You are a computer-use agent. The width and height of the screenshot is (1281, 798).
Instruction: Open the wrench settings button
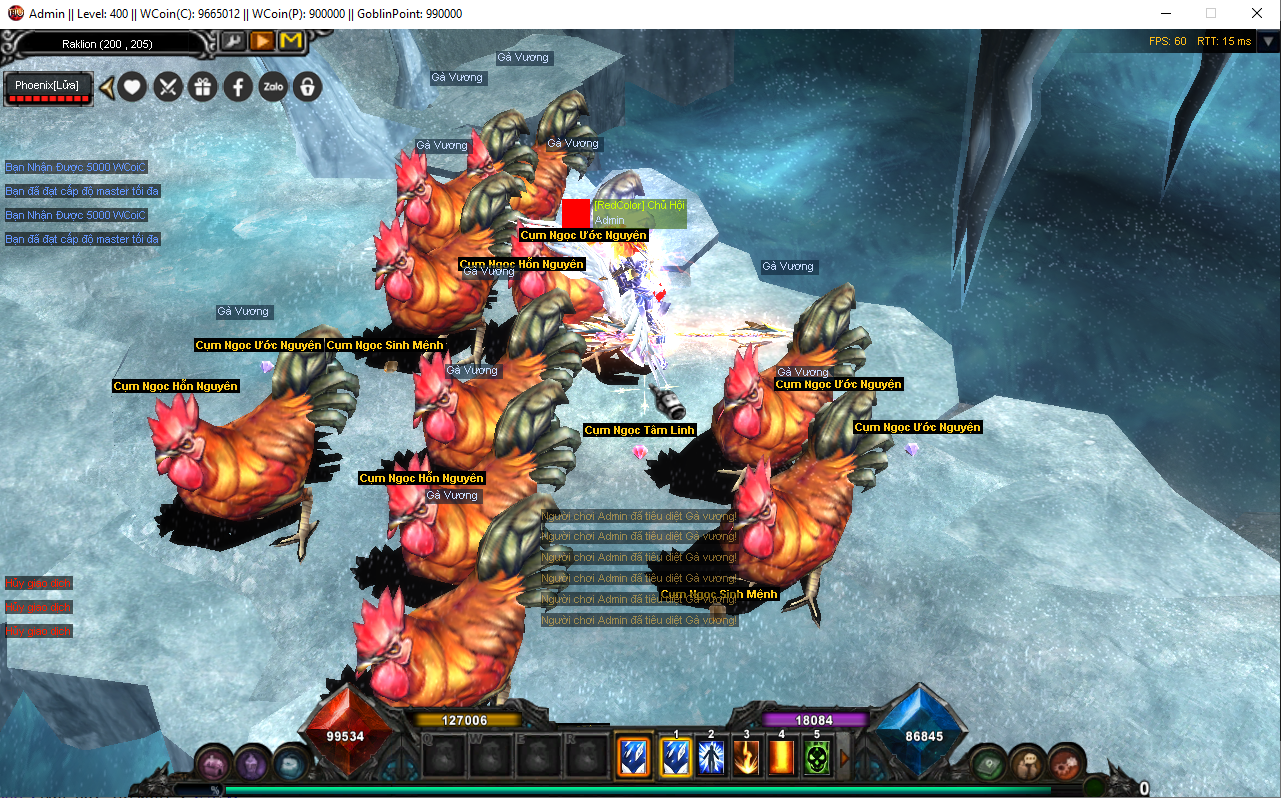point(232,41)
